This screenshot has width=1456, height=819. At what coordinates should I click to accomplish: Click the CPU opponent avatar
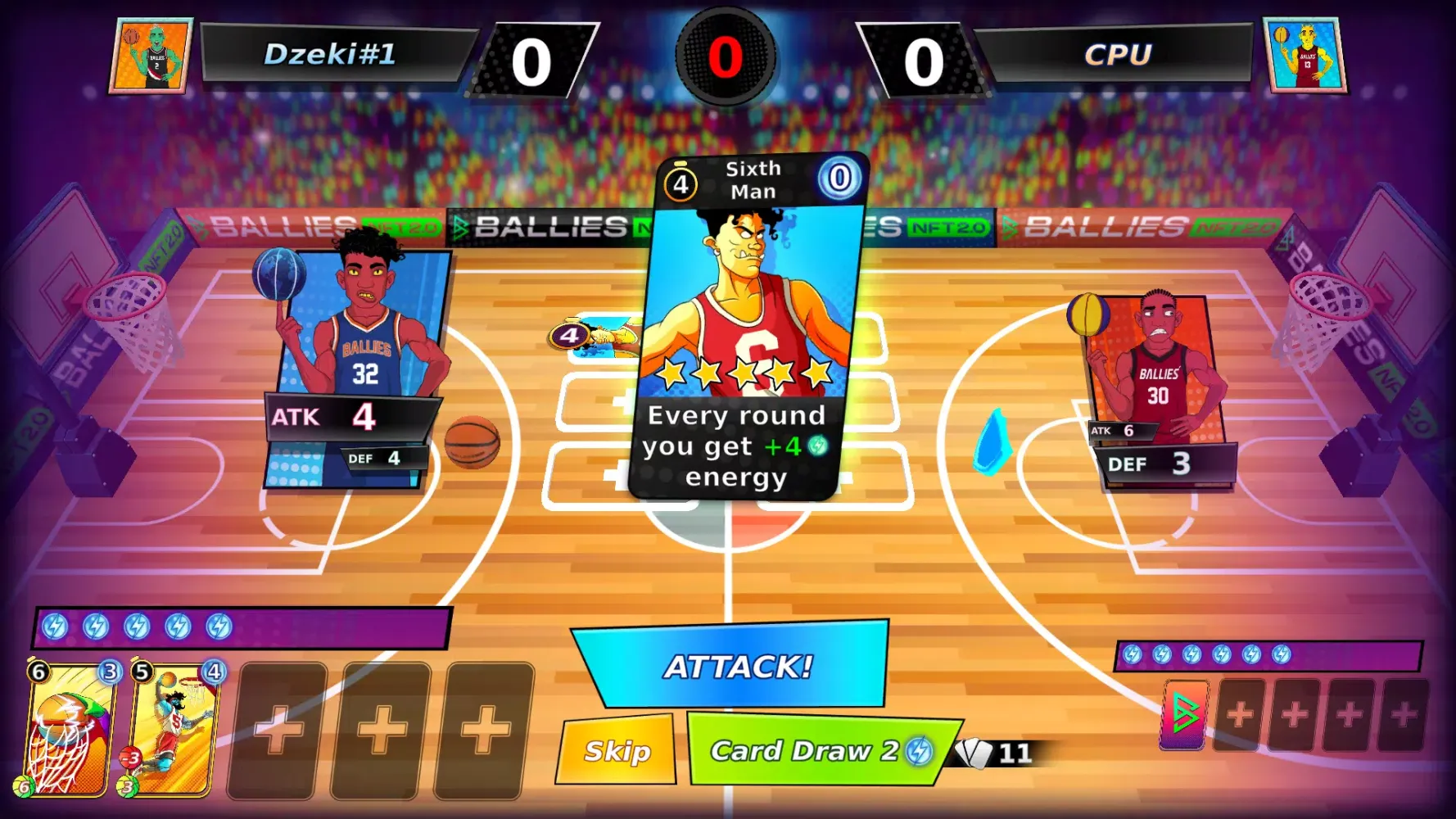coord(1305,56)
